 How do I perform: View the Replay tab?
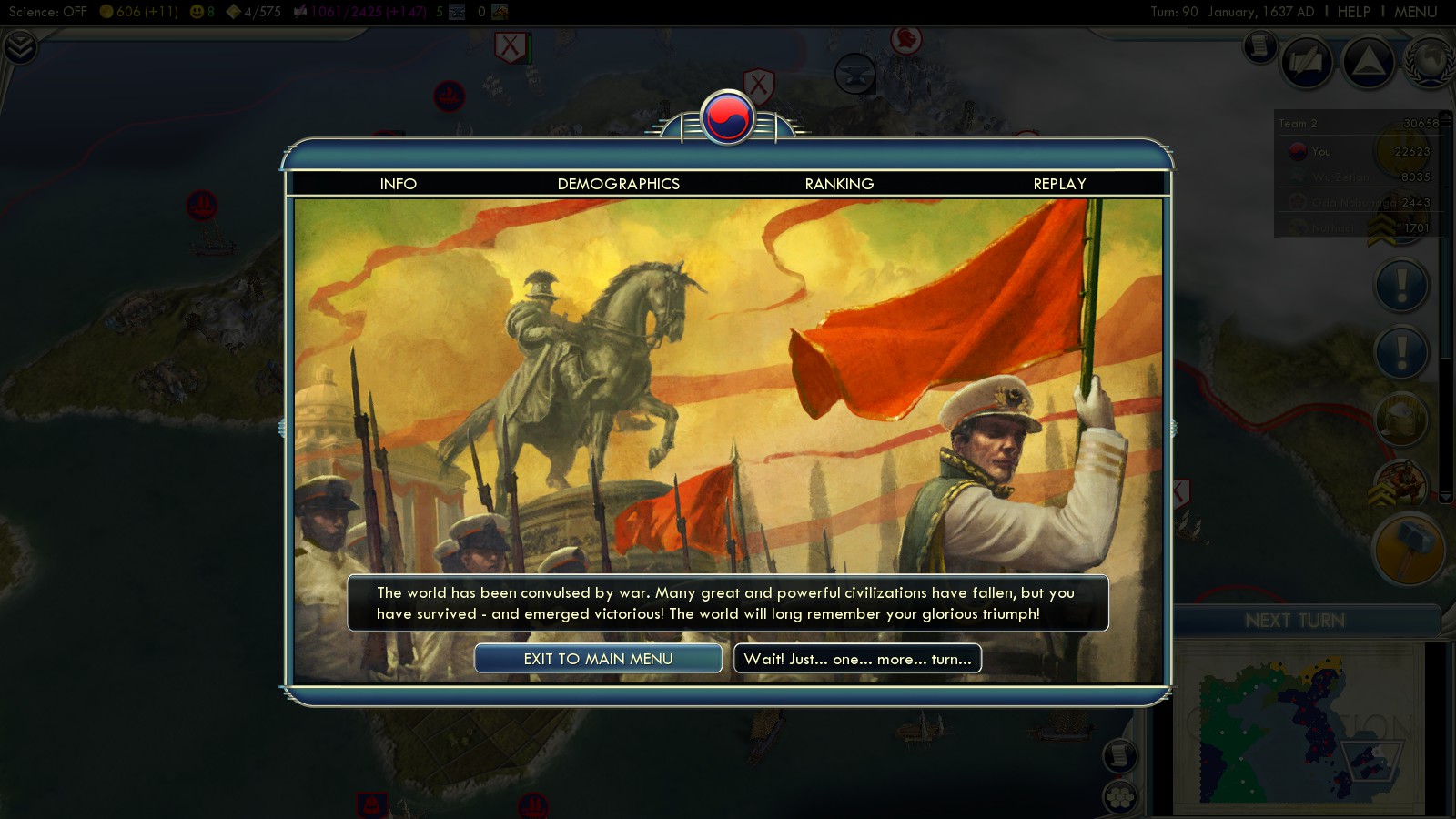tap(1059, 184)
